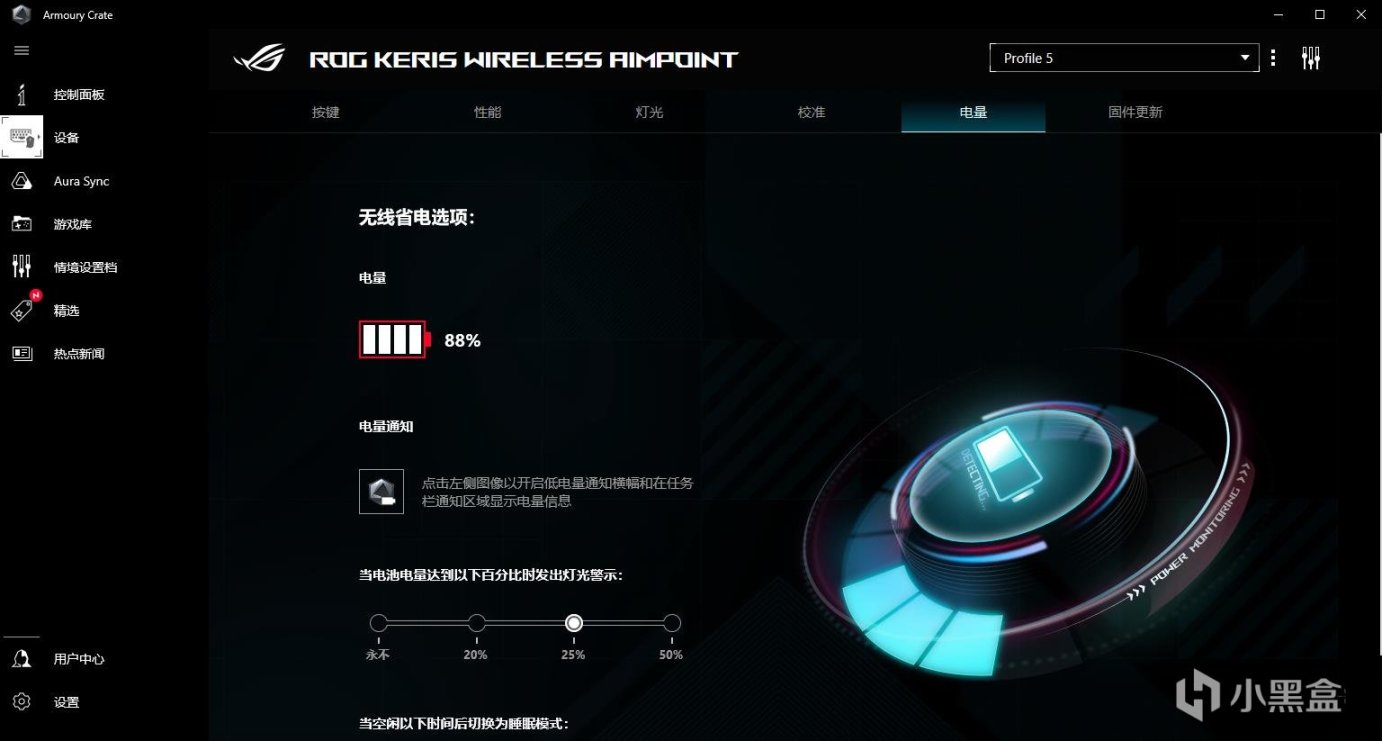1382x741 pixels.
Task: Open the 控制面板 sidebar section
Action: coord(80,94)
